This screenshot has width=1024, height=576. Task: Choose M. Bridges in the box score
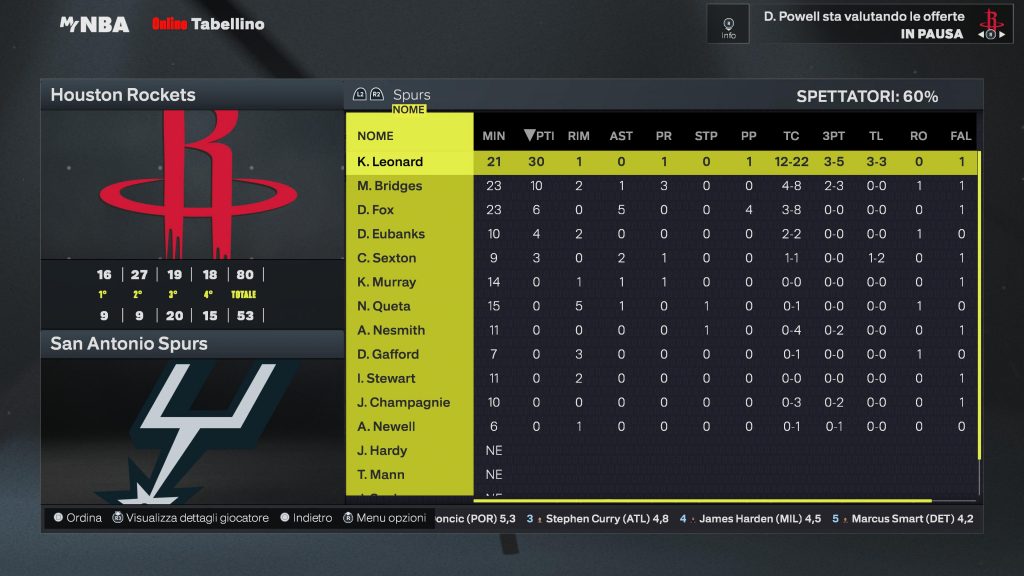[x=390, y=186]
